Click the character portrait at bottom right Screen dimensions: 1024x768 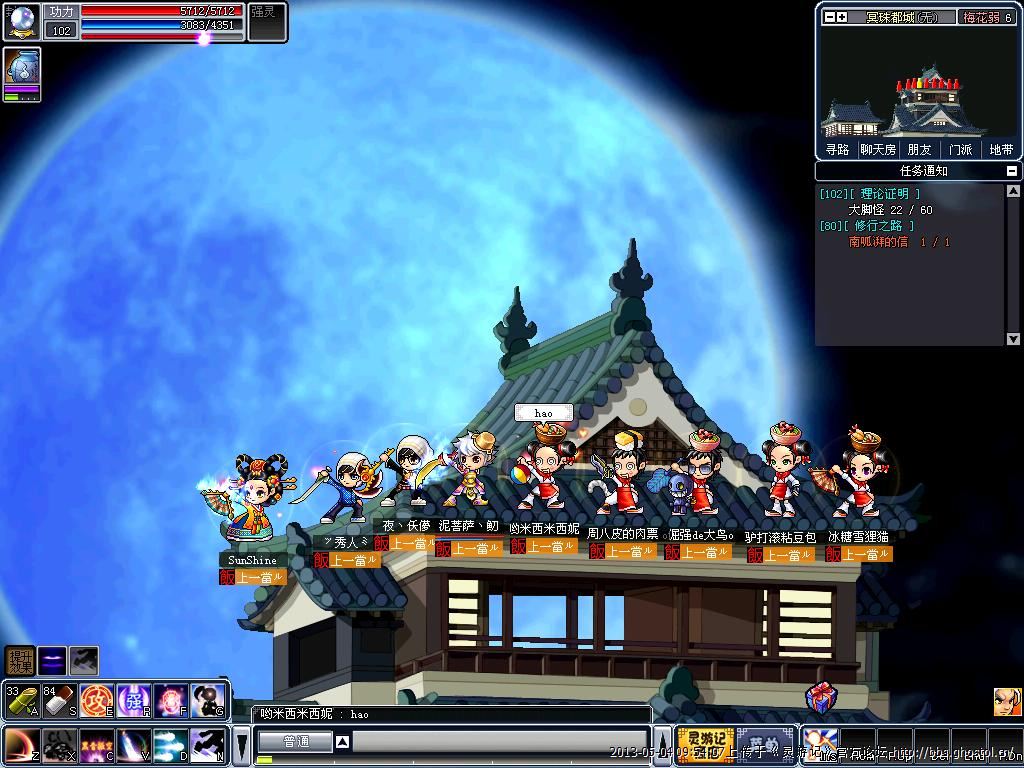tap(1007, 701)
